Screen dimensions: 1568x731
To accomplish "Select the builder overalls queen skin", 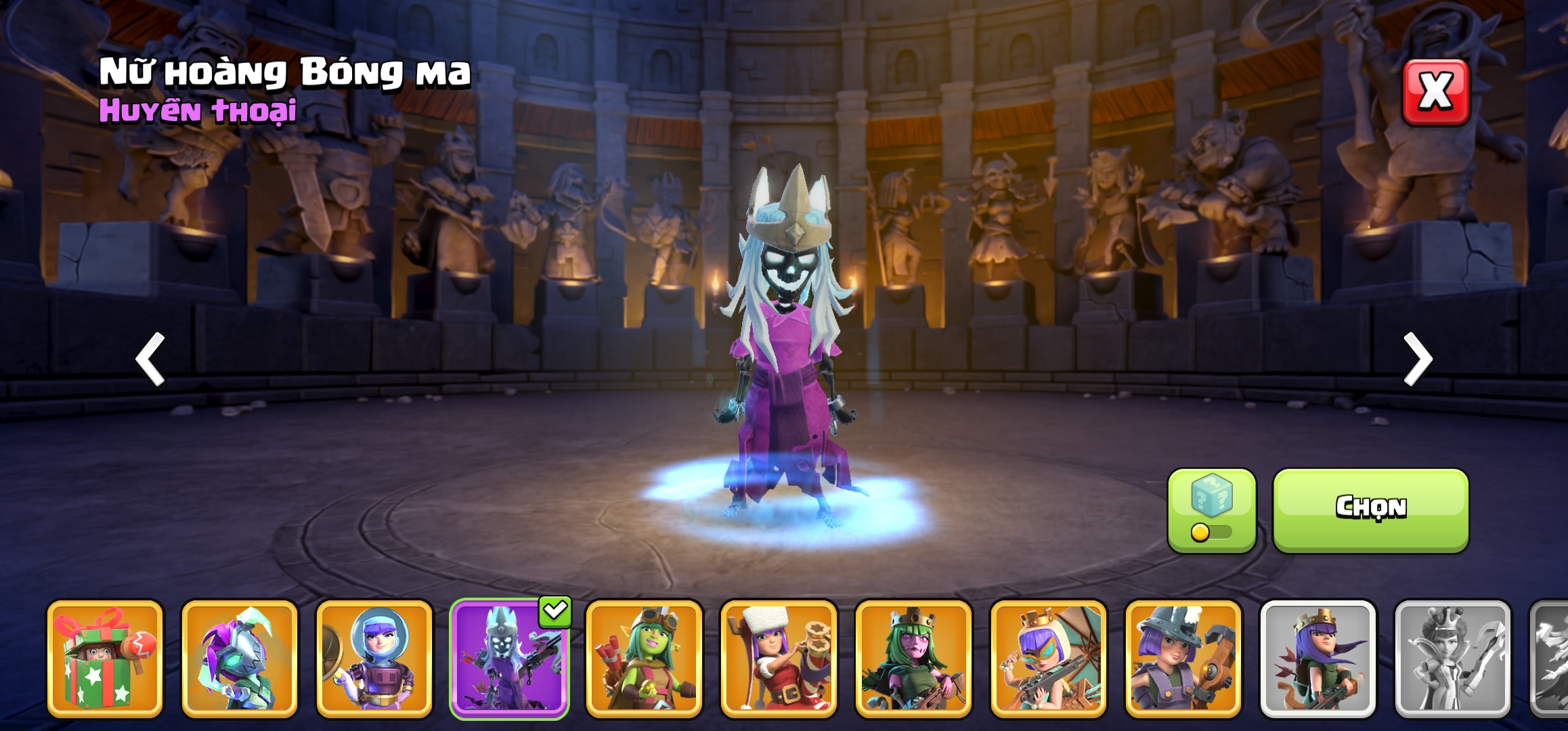I will (x=1183, y=658).
